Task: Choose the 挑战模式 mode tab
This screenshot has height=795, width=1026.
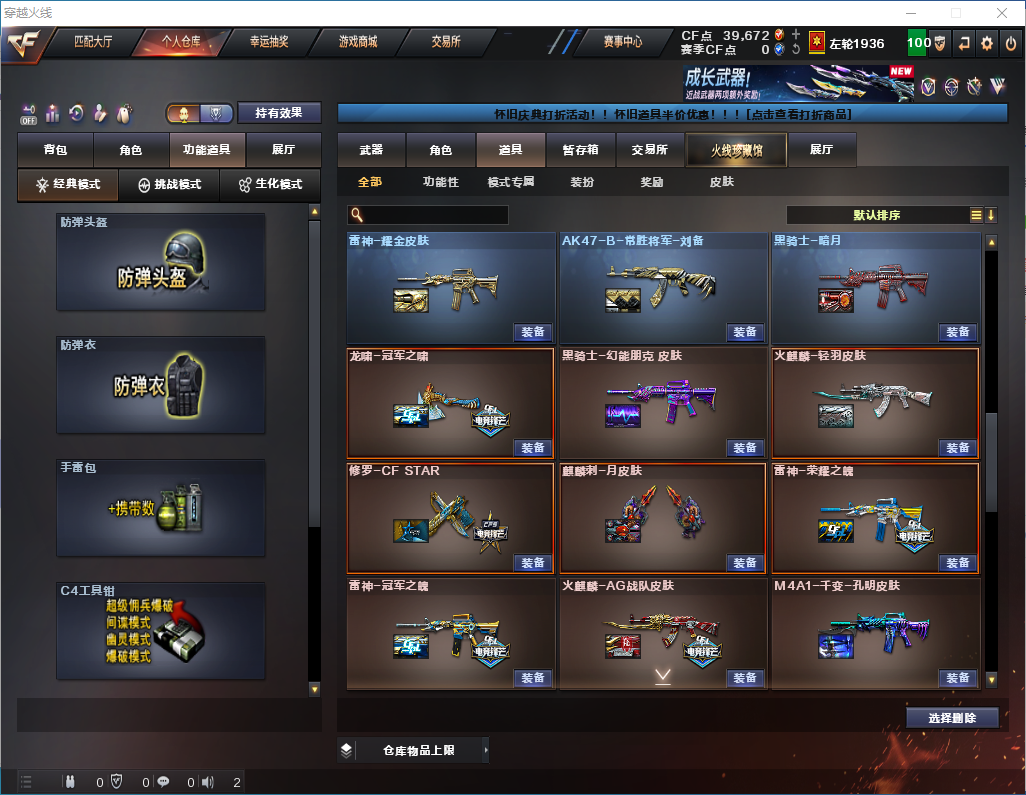Action: click(x=170, y=185)
